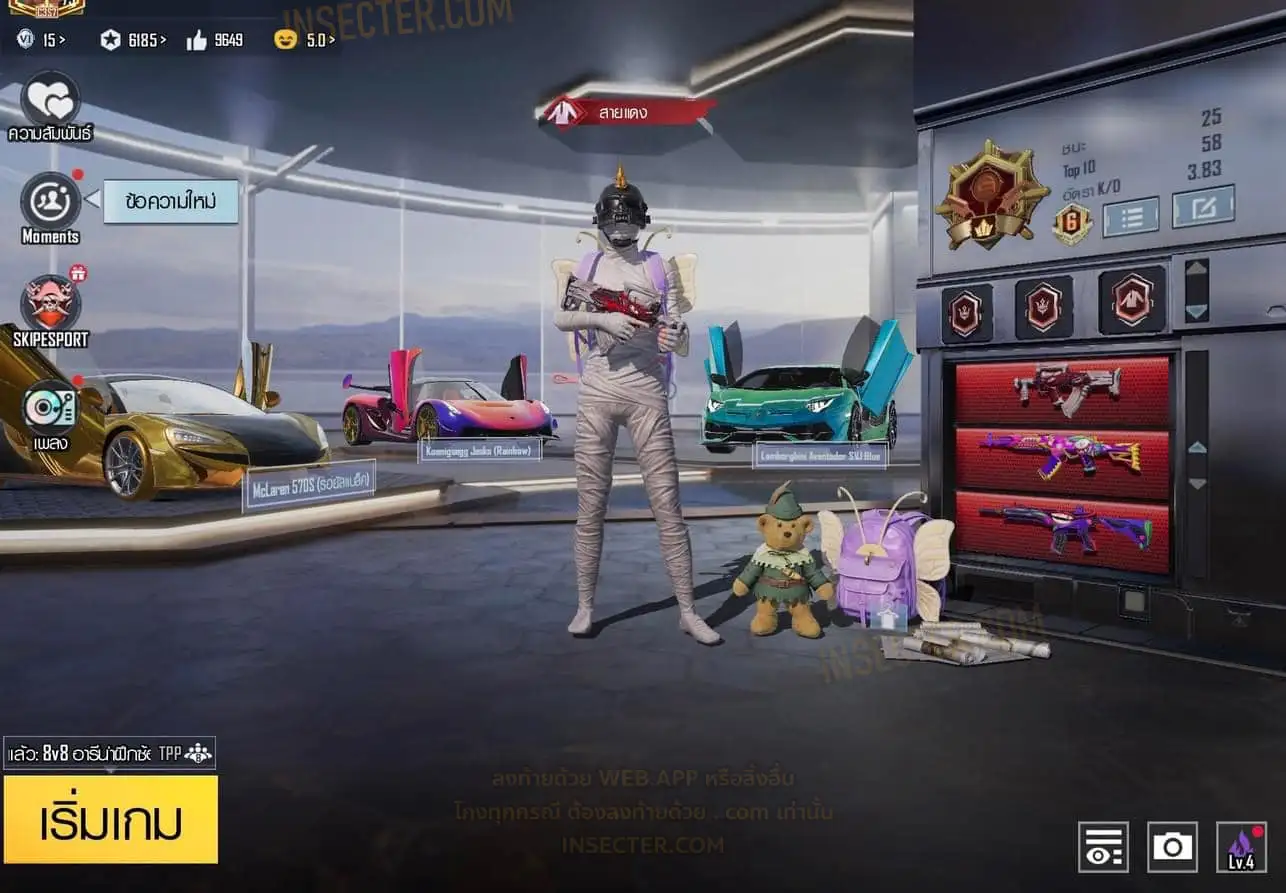Click the ข้อความใหม่ new message bubble
This screenshot has width=1286, height=893.
pyautogui.click(x=170, y=201)
